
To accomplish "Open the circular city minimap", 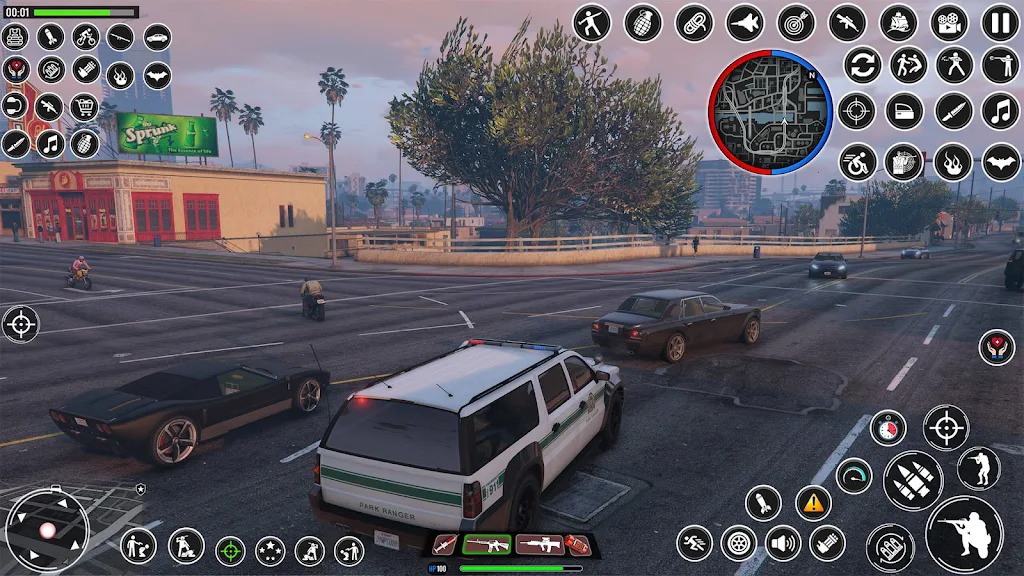I will [771, 111].
